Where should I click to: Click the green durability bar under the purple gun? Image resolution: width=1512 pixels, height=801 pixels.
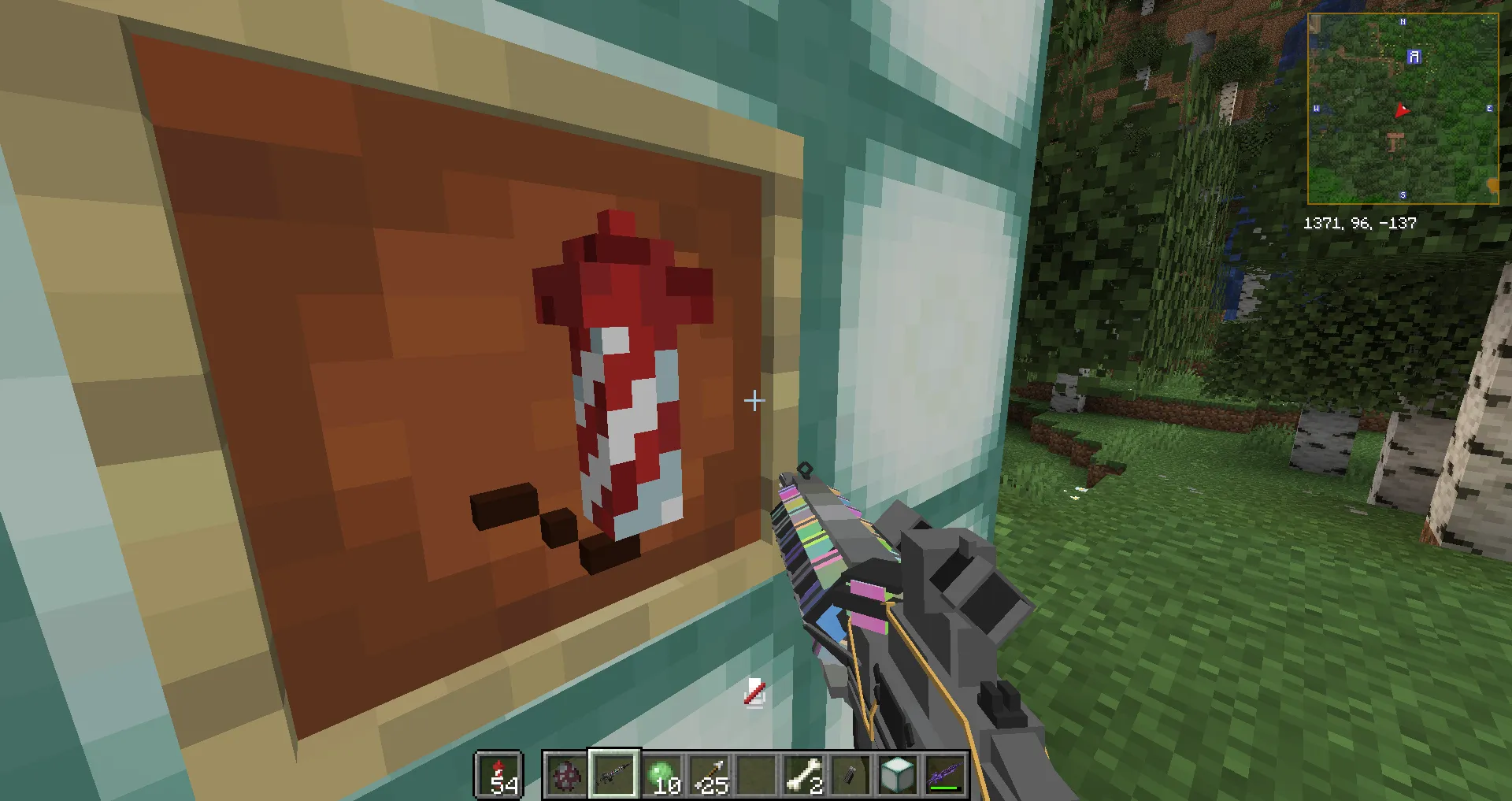tap(945, 788)
